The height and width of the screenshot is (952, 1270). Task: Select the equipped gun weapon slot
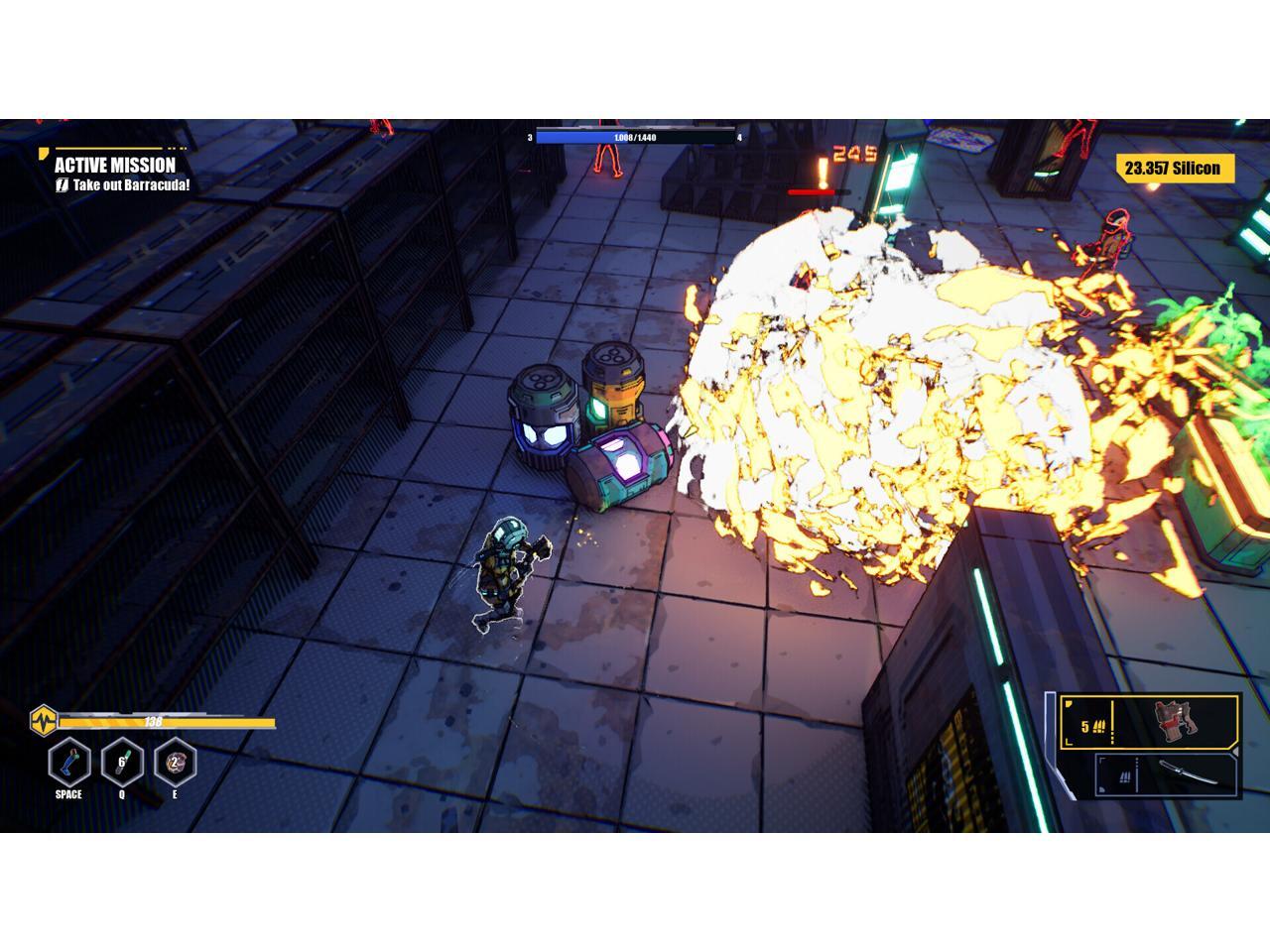(x=1150, y=722)
